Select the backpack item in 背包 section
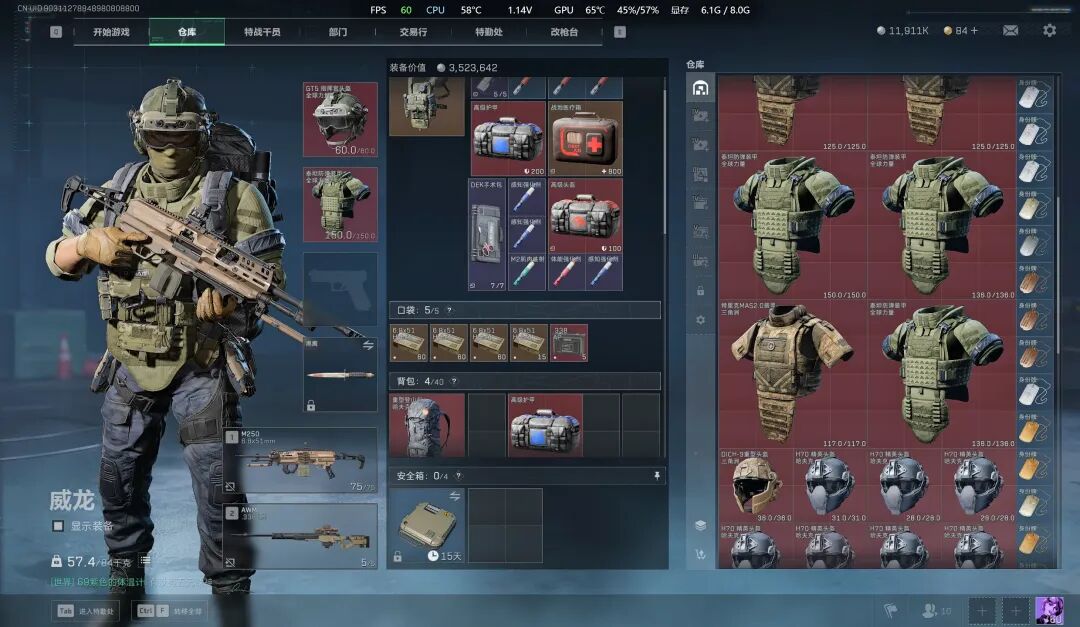This screenshot has width=1080, height=627. (x=427, y=425)
